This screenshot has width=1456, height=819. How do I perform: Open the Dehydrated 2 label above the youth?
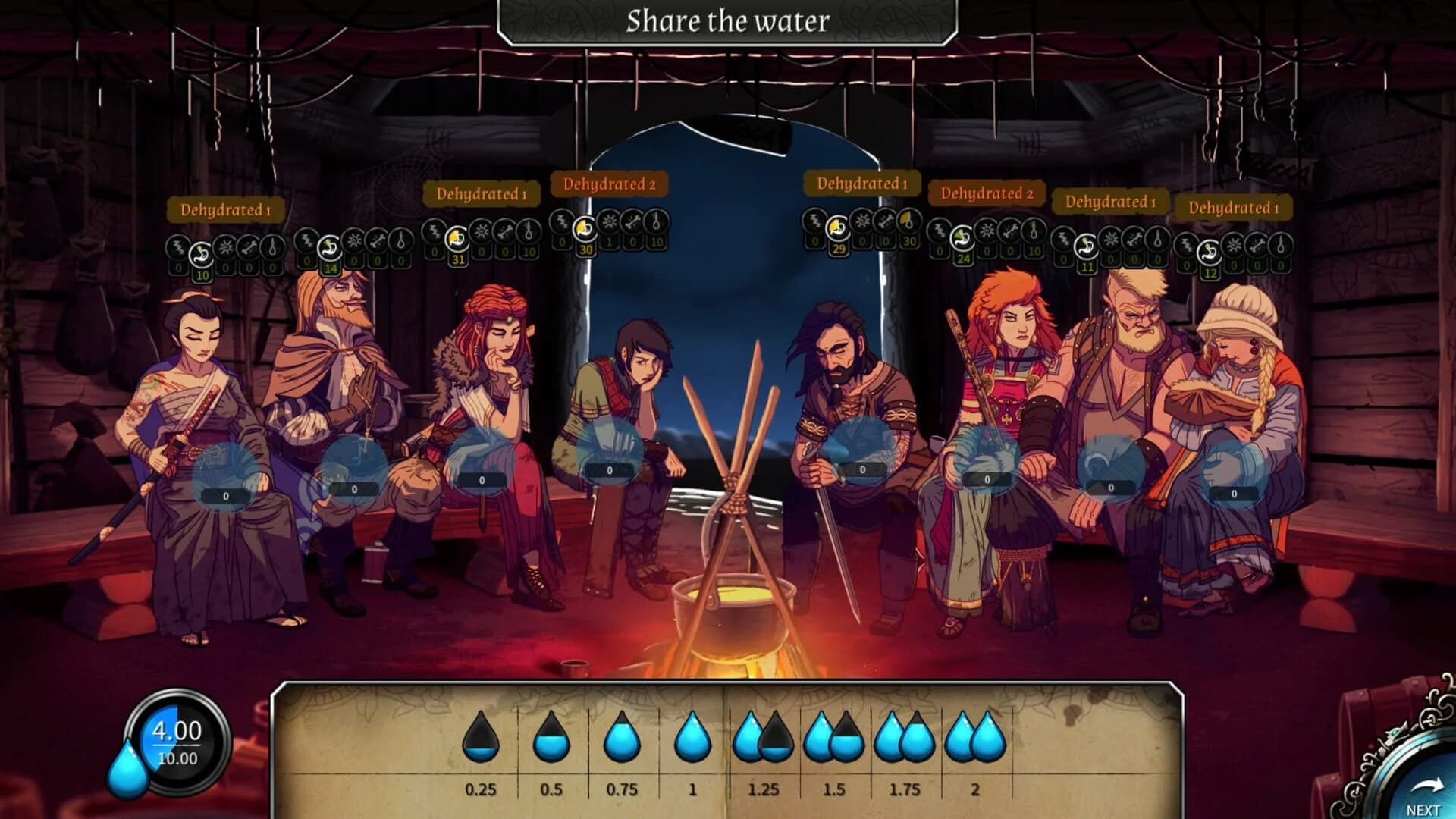610,184
